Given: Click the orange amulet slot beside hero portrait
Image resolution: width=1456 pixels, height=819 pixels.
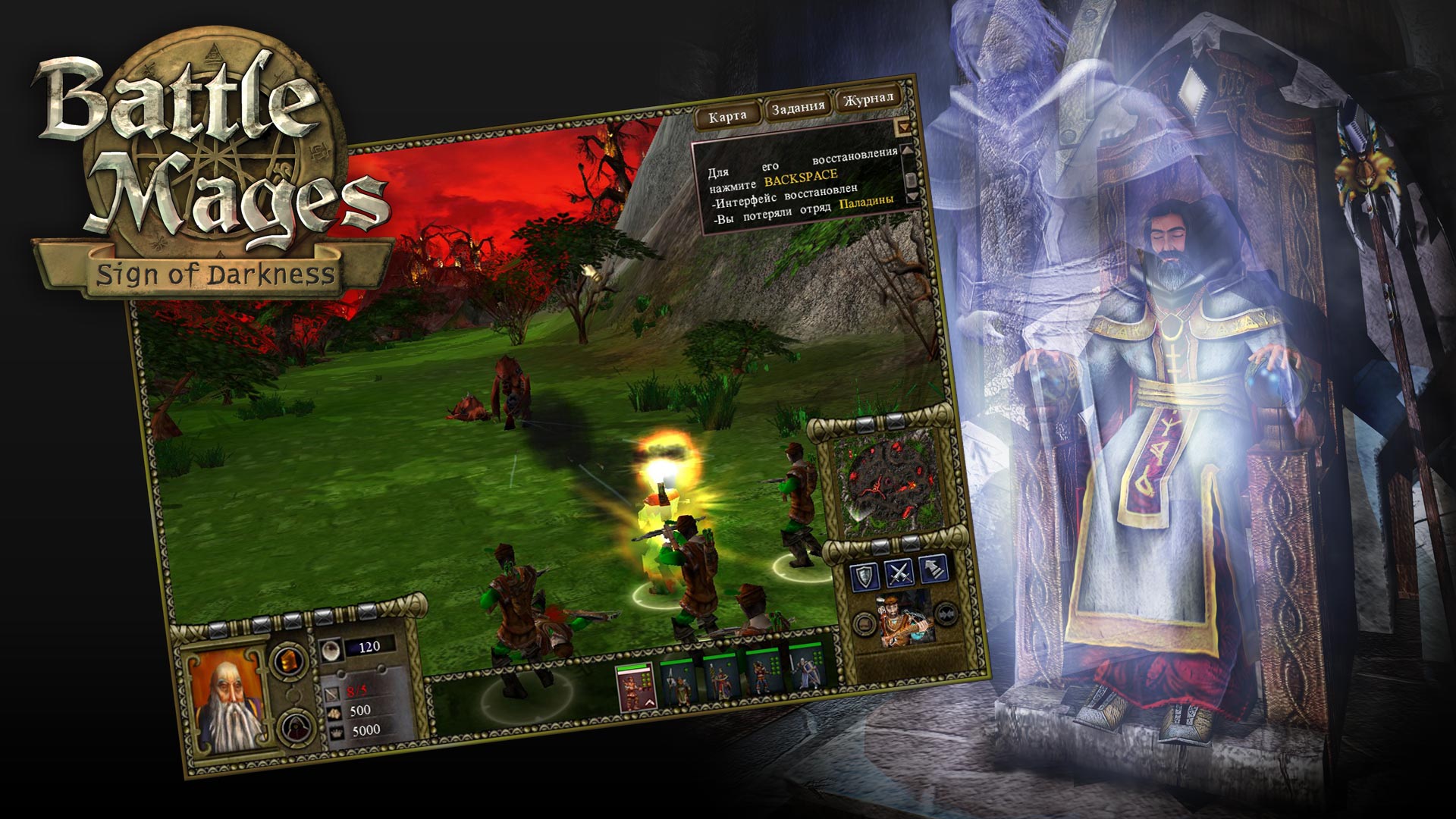Looking at the screenshot, I should [x=289, y=661].
